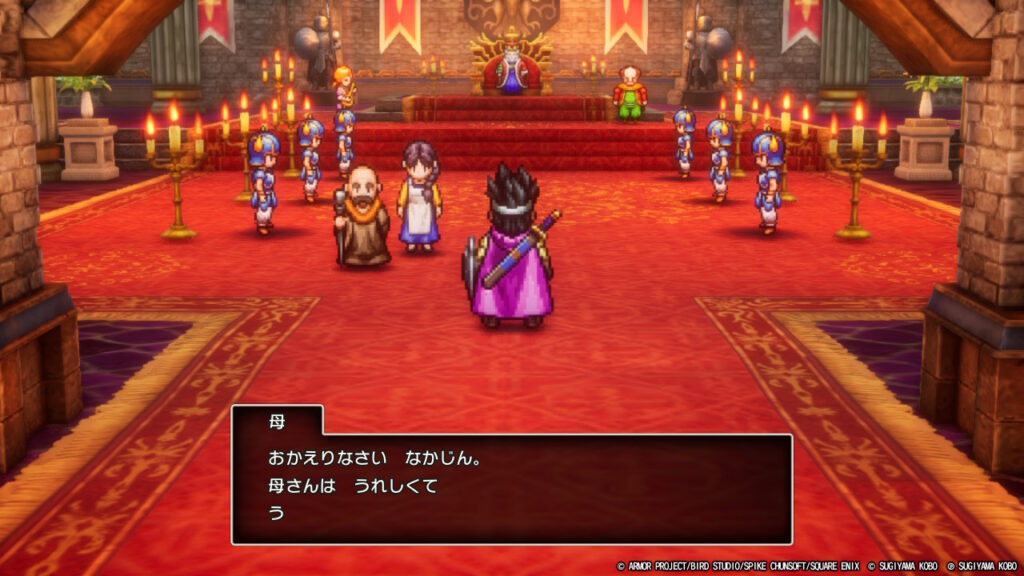This screenshot has width=1024, height=576.
Task: Advance the mother's dialogue message box
Action: click(511, 487)
